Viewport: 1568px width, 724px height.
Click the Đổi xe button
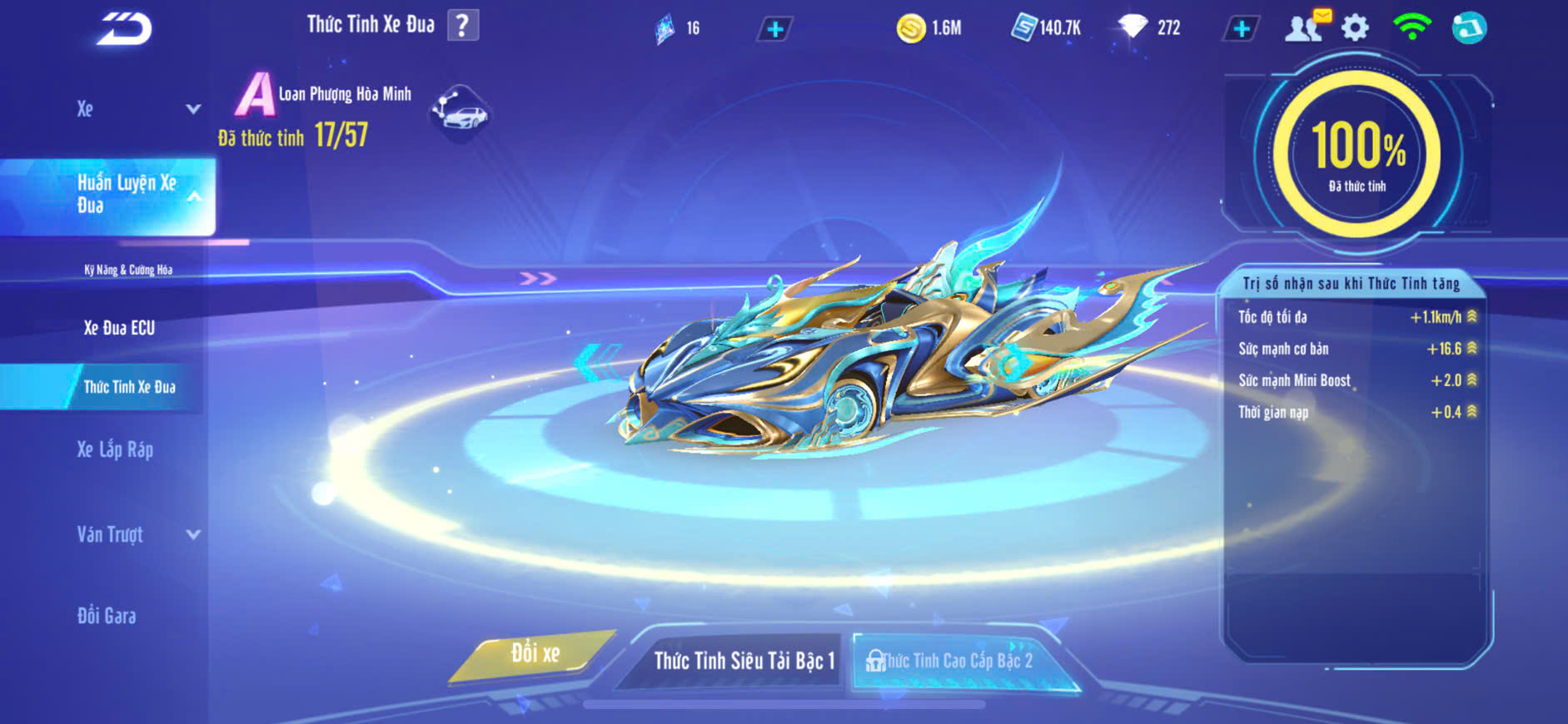tap(535, 654)
